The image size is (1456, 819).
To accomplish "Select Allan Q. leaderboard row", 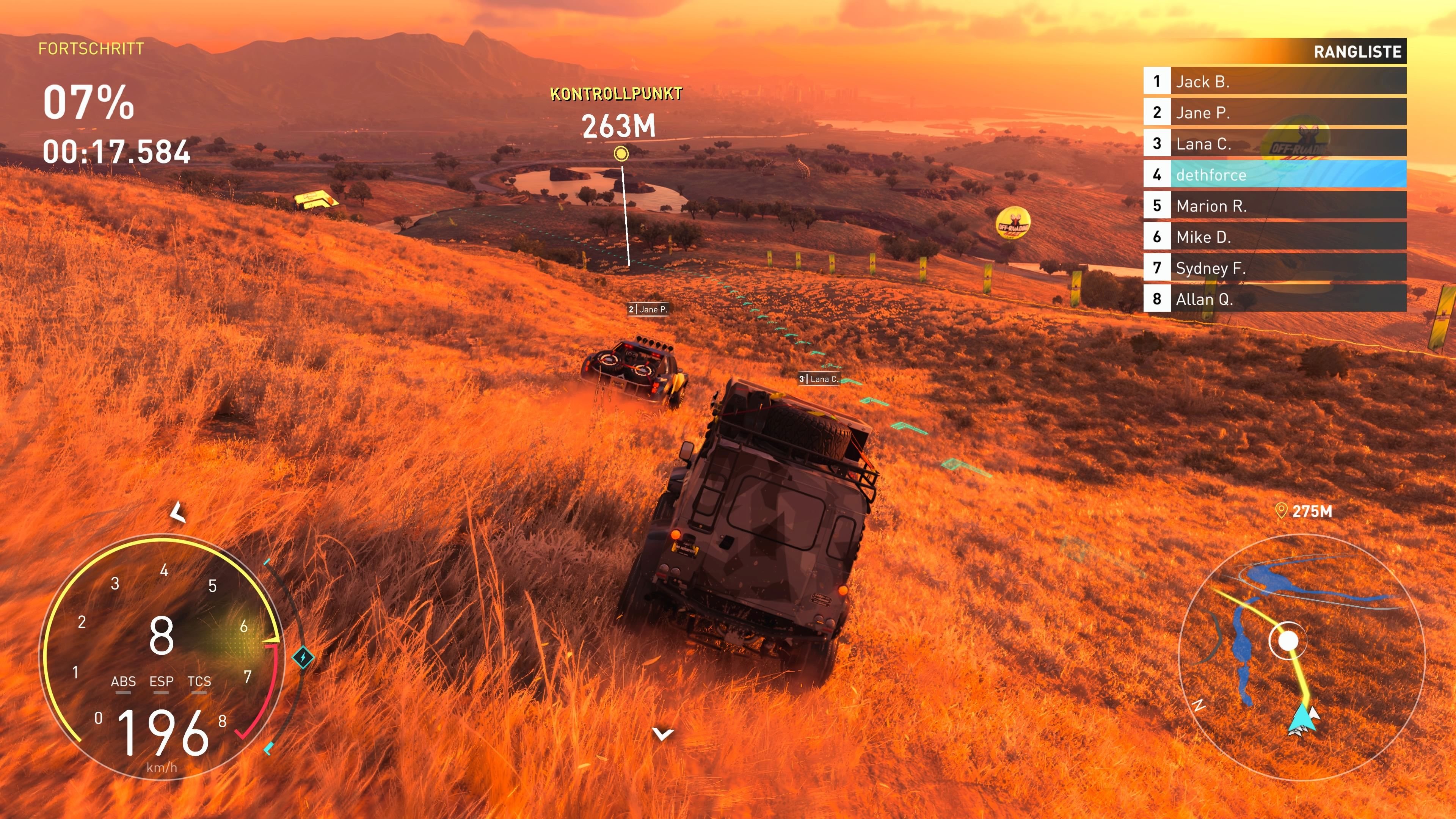I will pos(1274,299).
